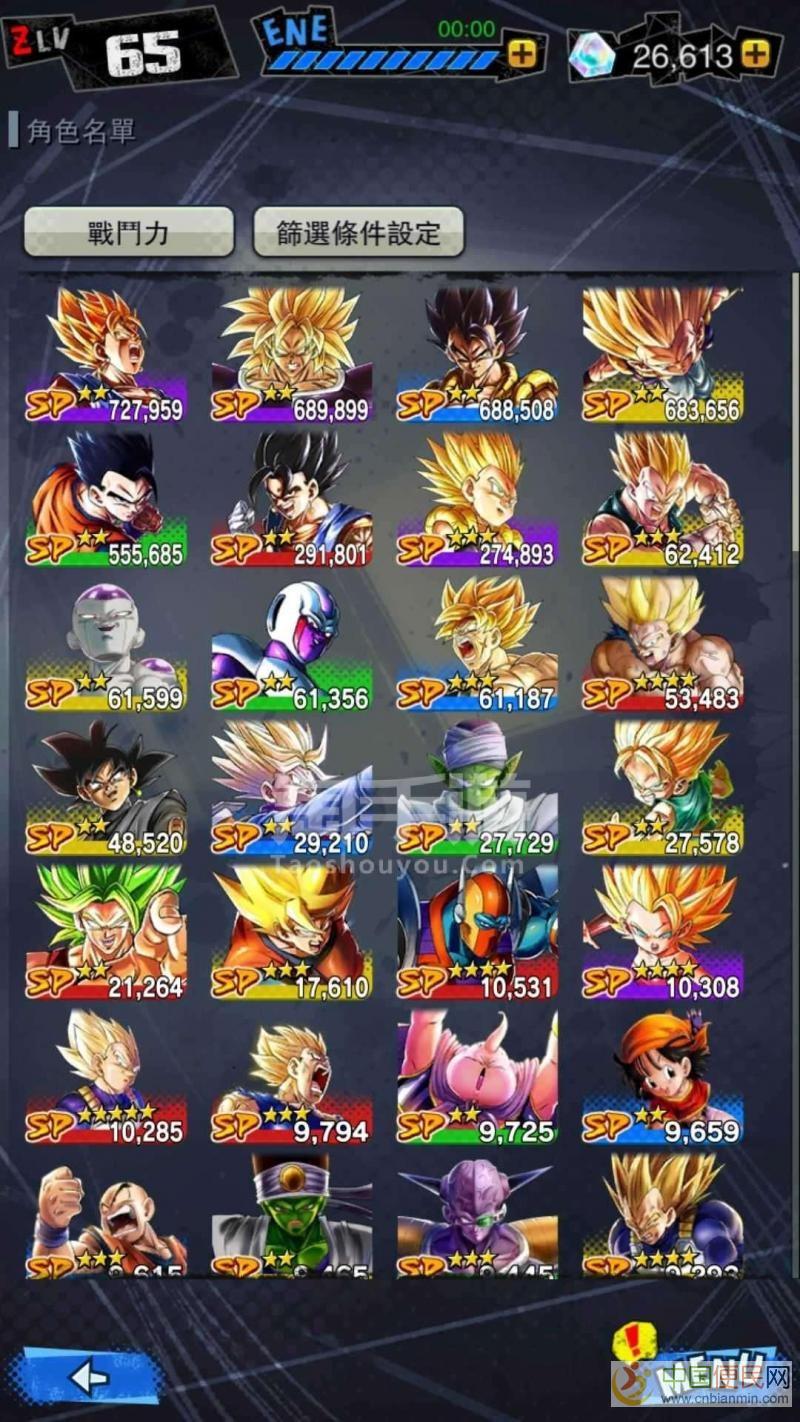Viewport: 800px width, 1422px height.
Task: Select the character with 727,959 power
Action: coord(106,355)
